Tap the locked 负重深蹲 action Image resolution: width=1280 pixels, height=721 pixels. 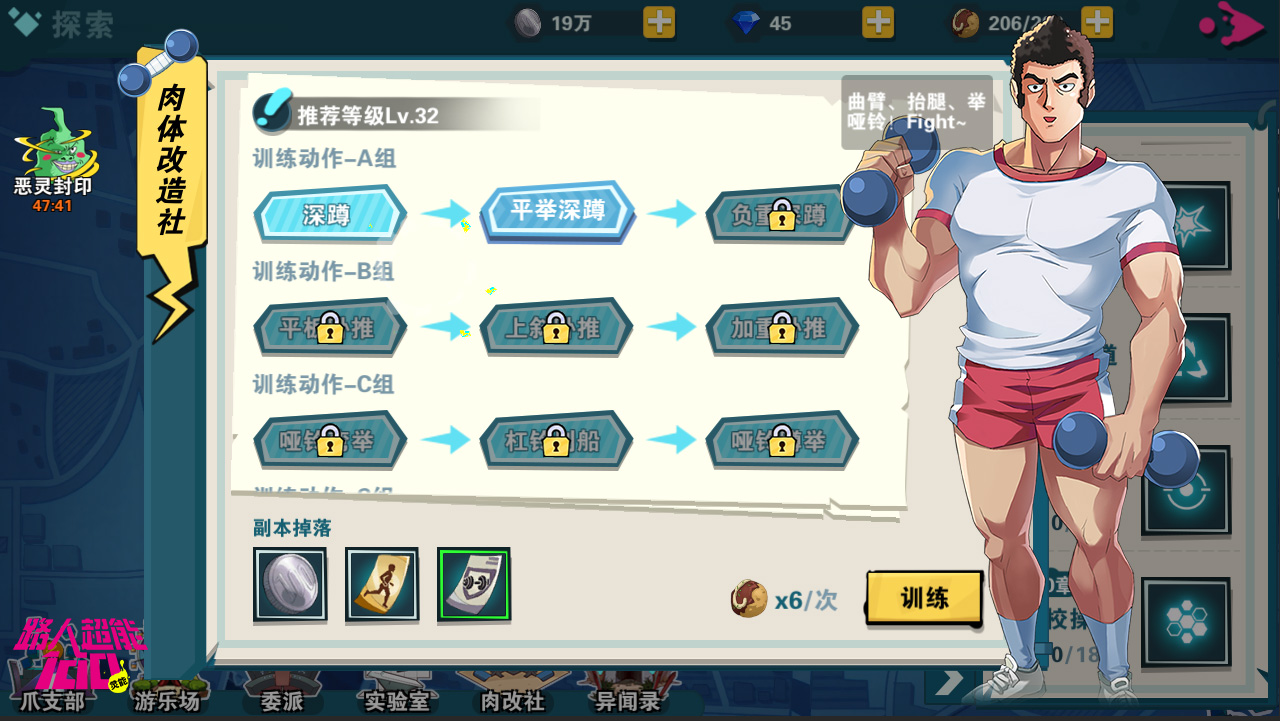[780, 215]
